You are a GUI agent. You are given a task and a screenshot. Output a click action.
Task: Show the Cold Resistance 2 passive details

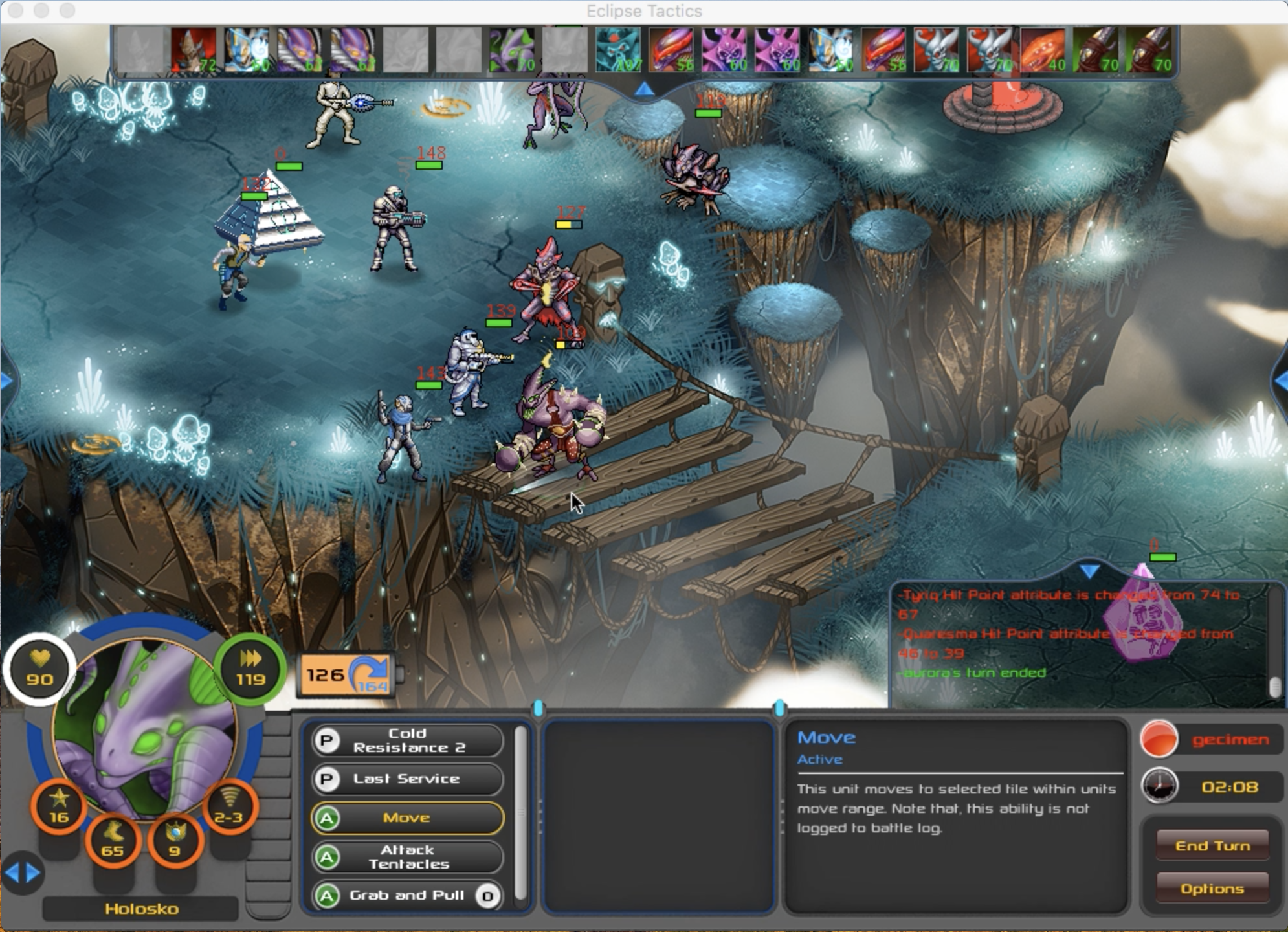click(407, 740)
